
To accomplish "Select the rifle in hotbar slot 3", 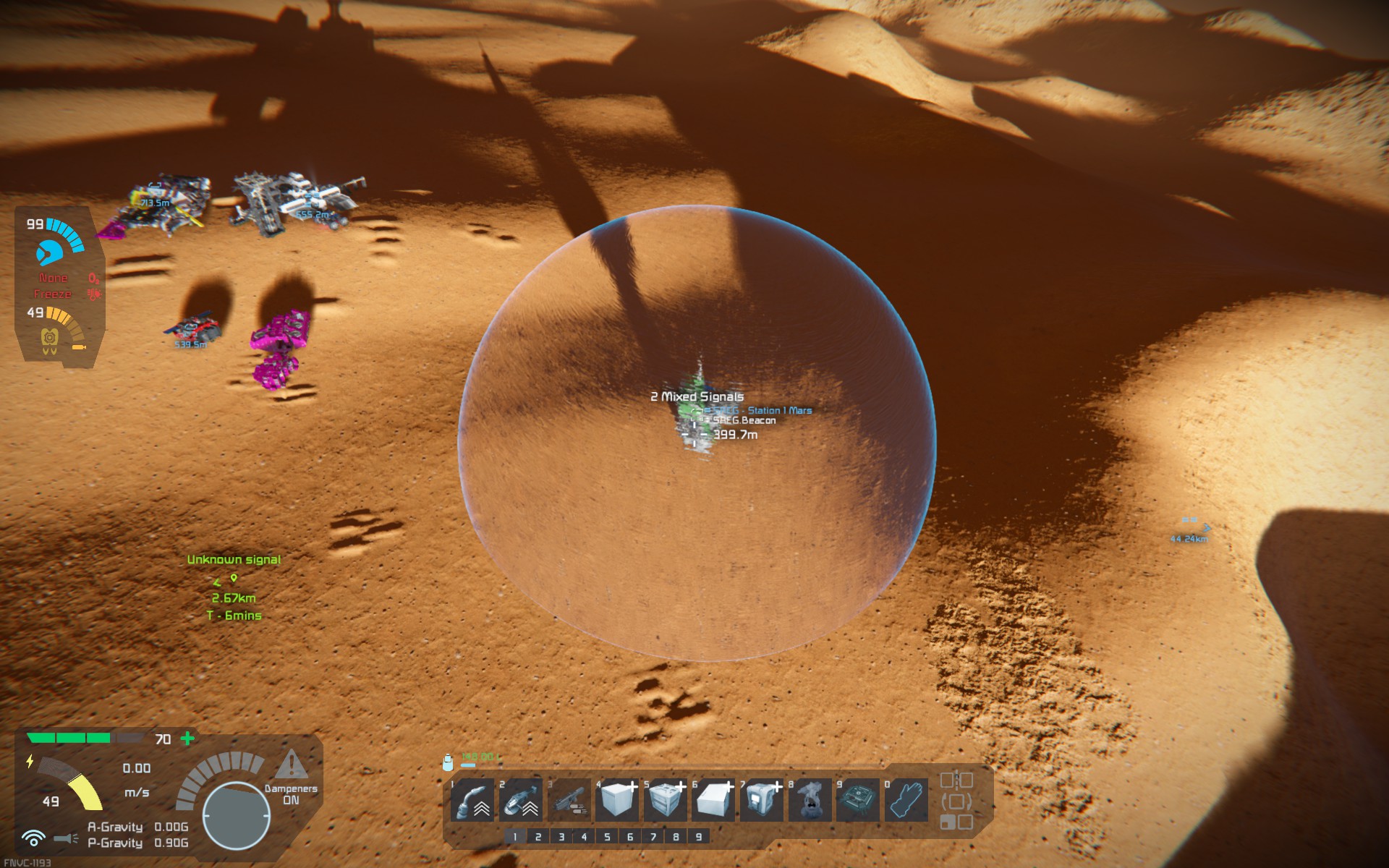I will click(569, 800).
